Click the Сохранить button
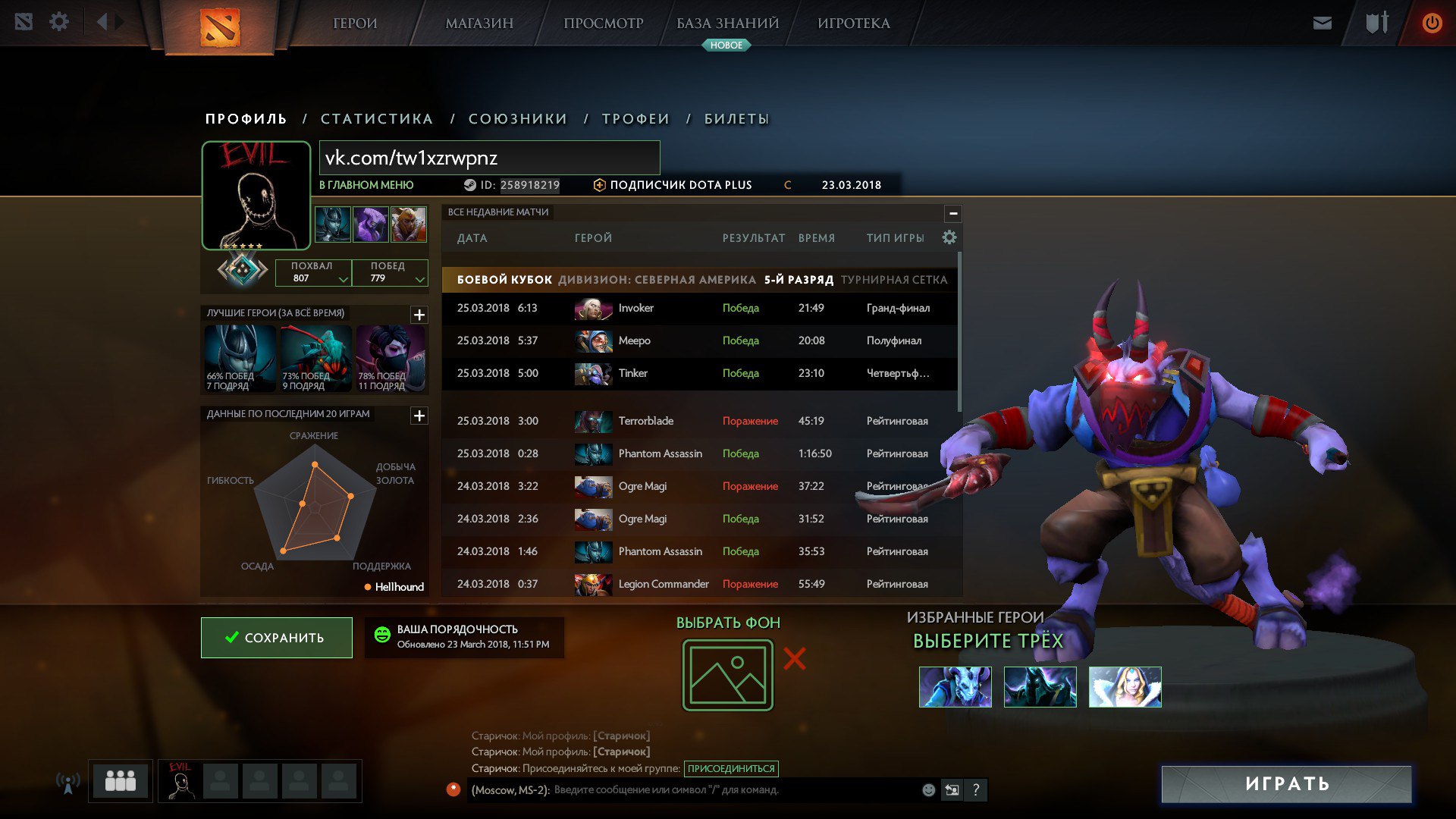This screenshot has height=819, width=1456. coord(277,638)
